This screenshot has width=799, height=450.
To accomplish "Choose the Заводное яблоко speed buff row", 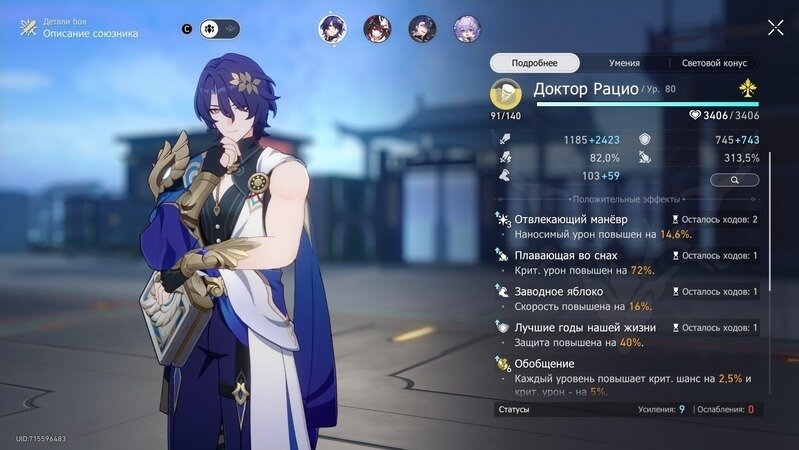I will click(625, 299).
